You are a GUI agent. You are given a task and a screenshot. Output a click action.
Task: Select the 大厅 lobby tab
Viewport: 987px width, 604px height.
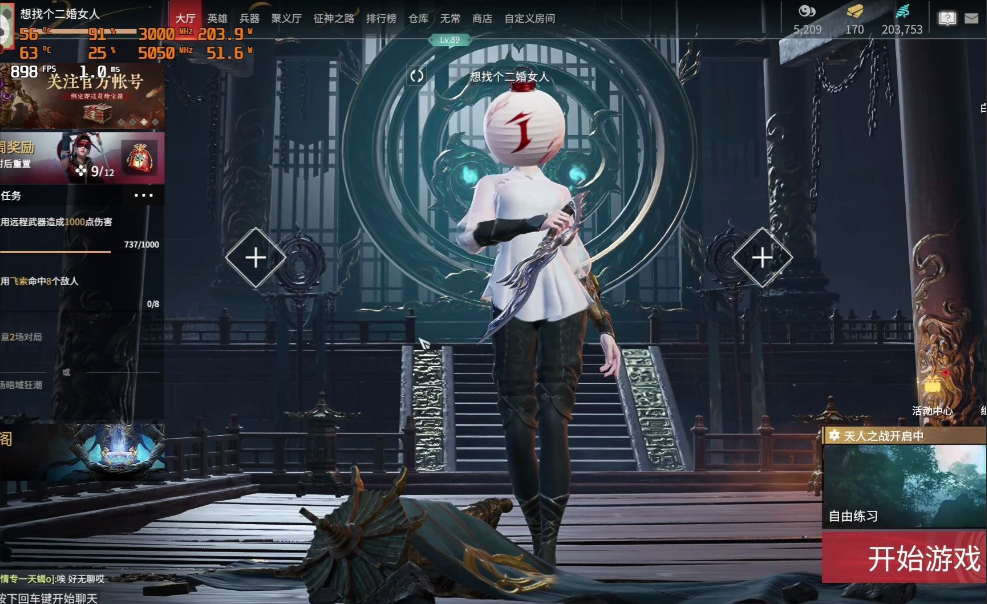pyautogui.click(x=185, y=18)
